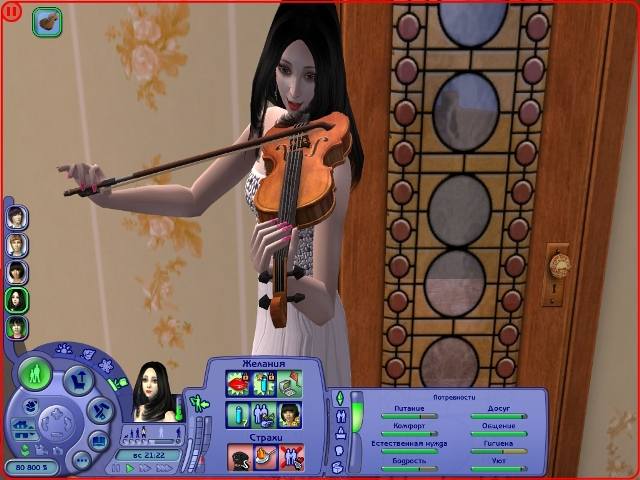Select the top family member portrait
The width and height of the screenshot is (640, 480).
pyautogui.click(x=17, y=216)
